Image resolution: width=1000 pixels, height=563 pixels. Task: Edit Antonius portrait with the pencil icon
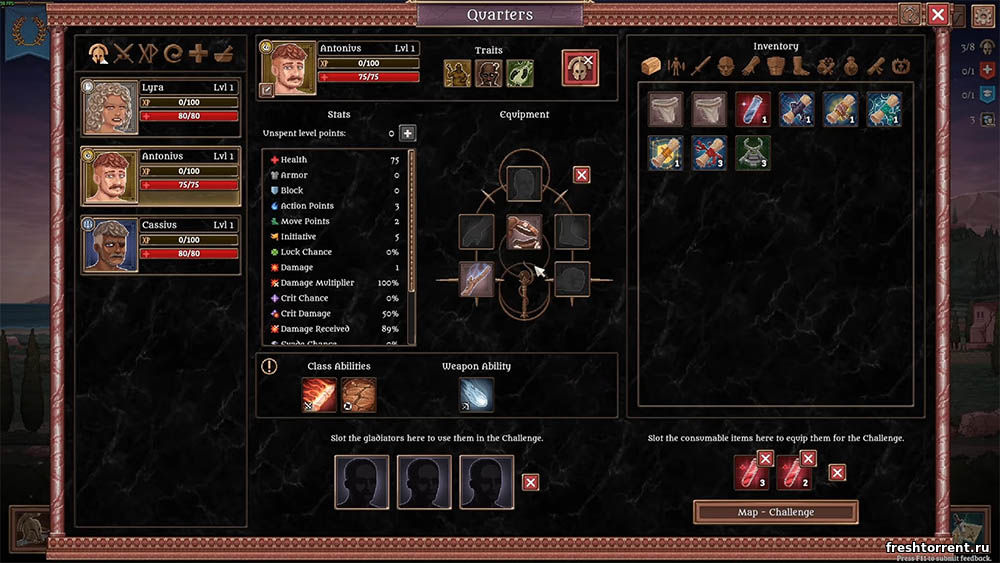coord(267,89)
